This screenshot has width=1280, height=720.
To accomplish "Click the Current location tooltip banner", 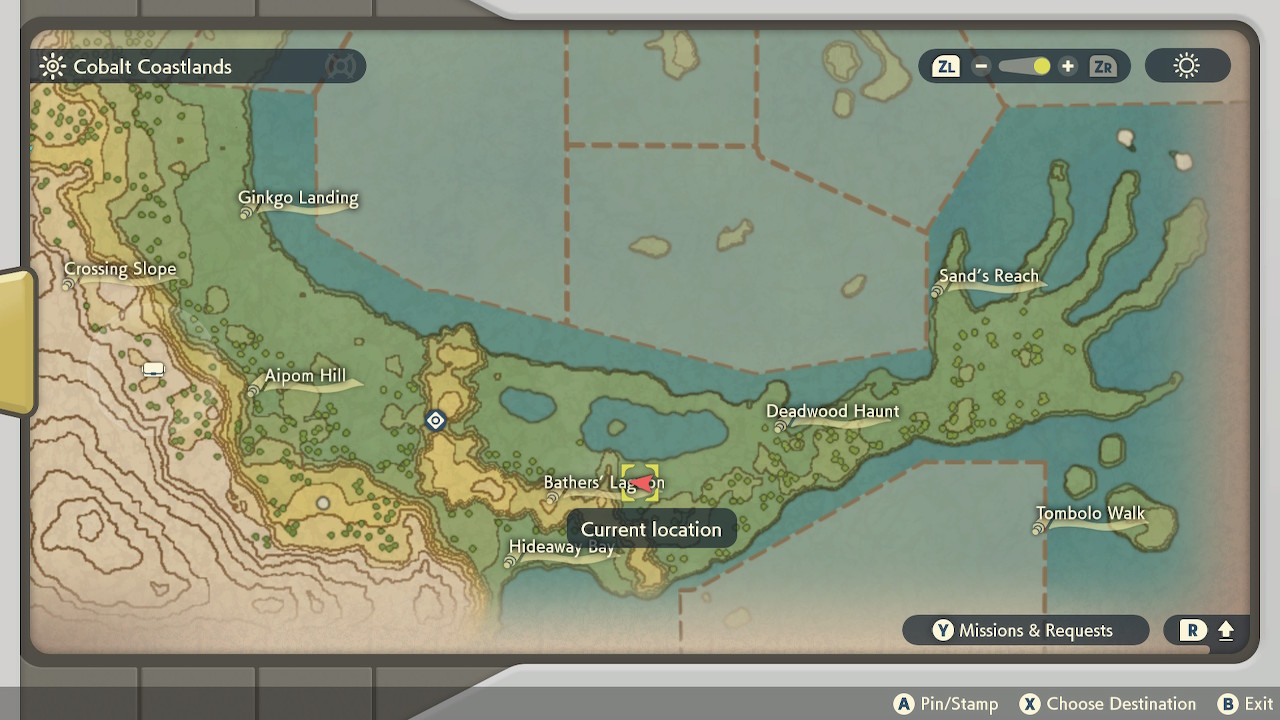I will click(x=650, y=529).
